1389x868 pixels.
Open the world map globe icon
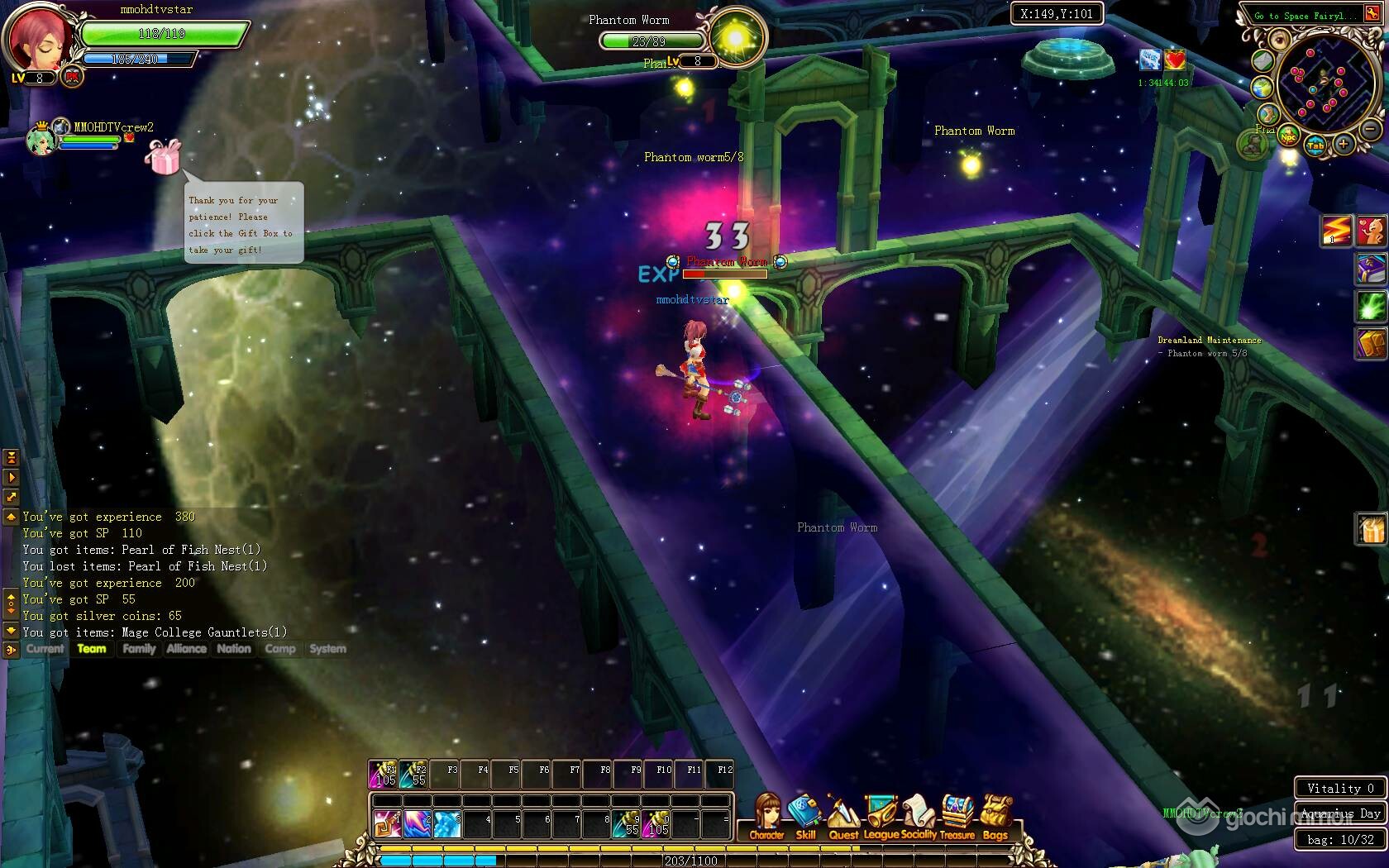point(1262,88)
